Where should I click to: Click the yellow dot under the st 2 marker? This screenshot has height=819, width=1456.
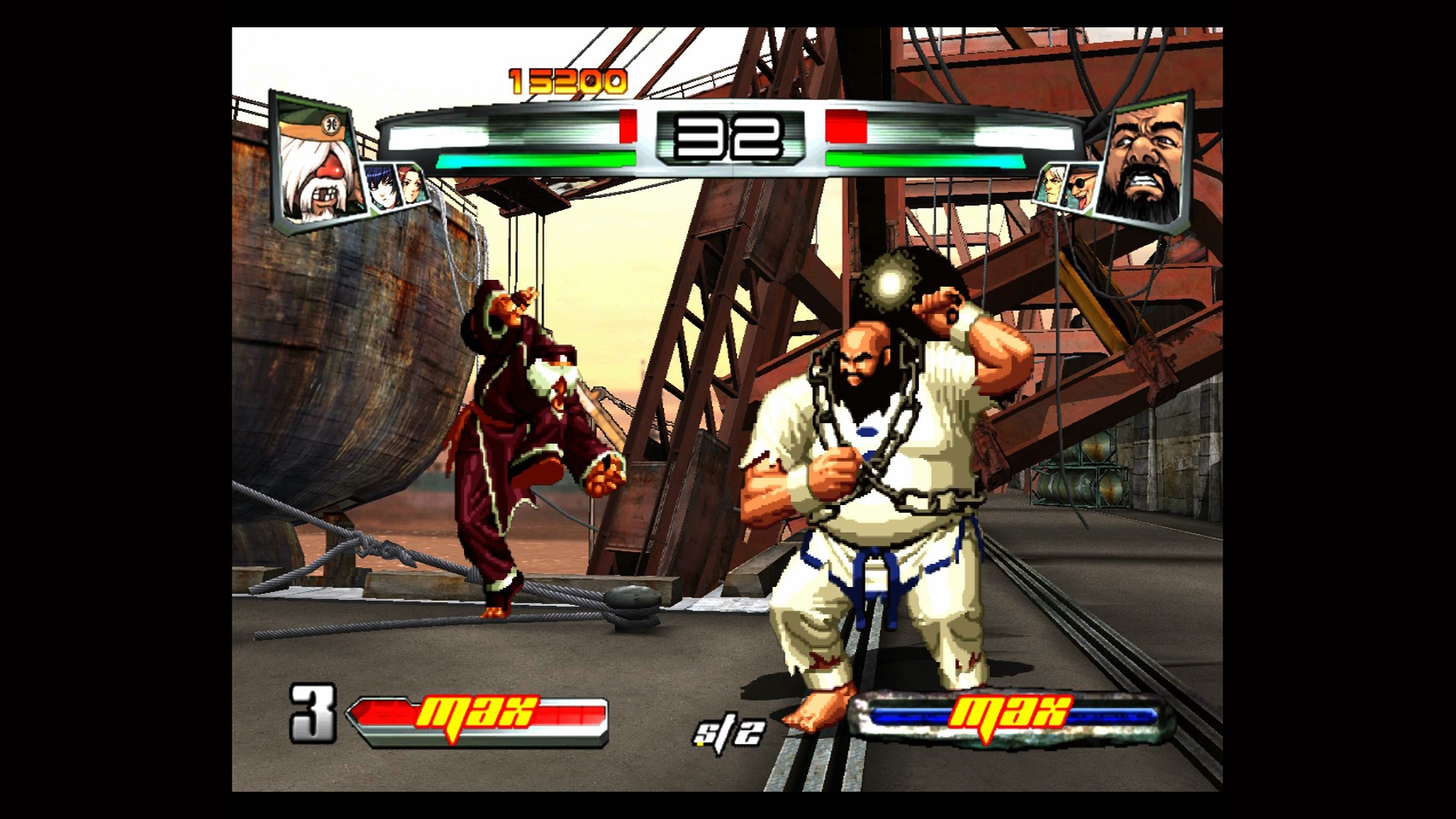701,744
